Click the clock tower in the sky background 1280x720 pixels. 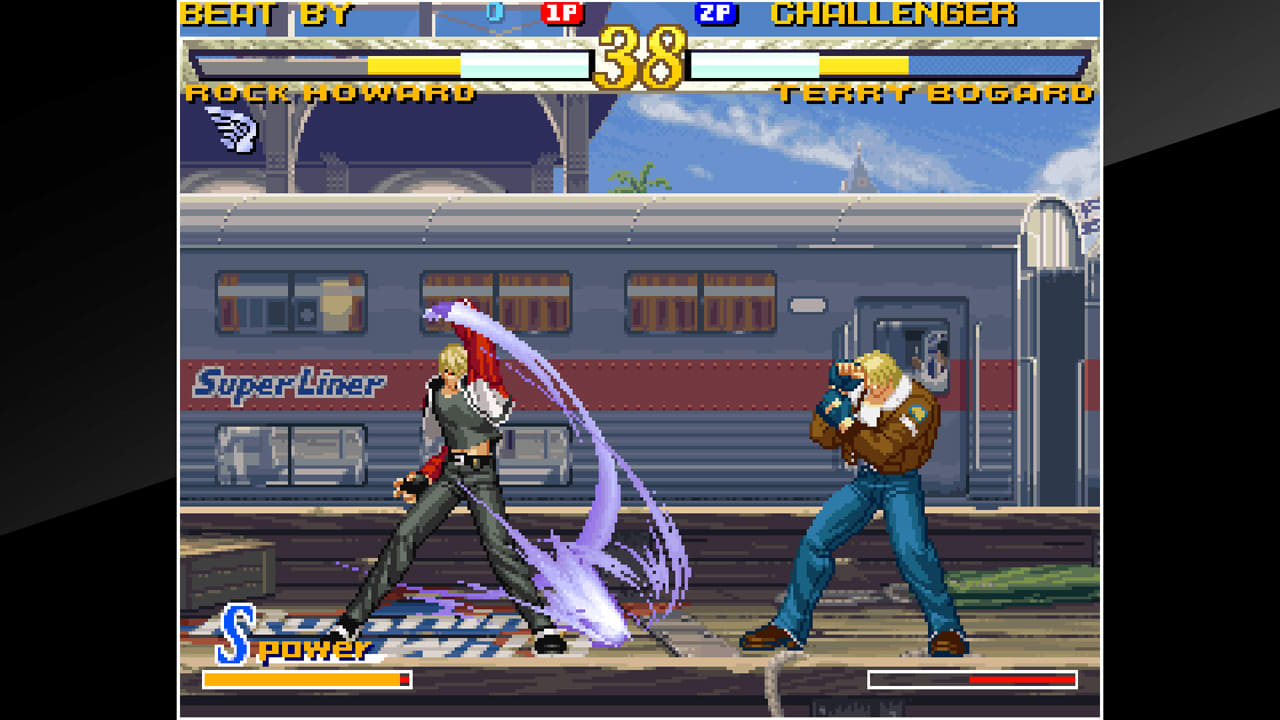coord(858,167)
